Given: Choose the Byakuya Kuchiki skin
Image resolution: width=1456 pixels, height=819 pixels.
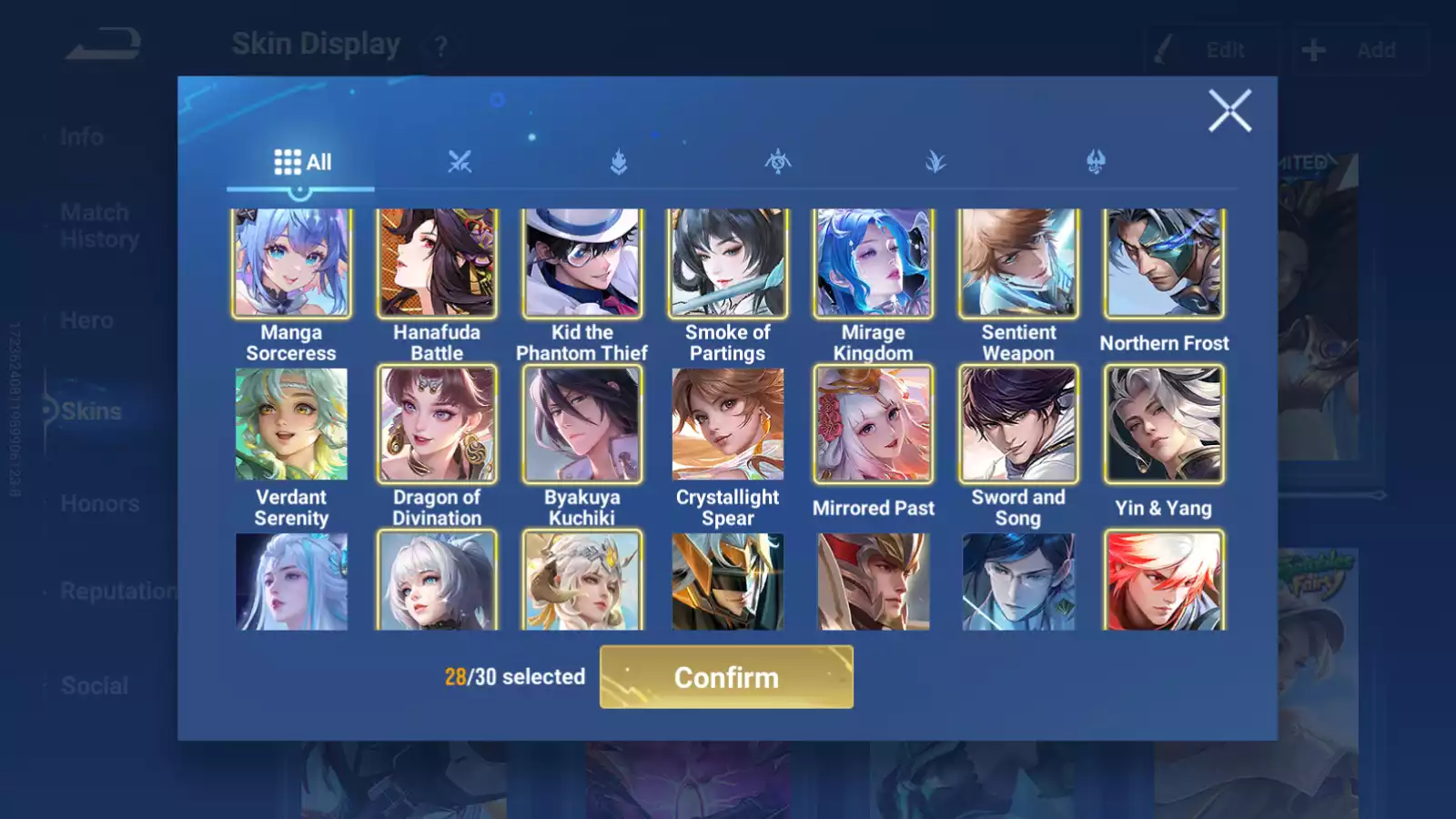Looking at the screenshot, I should [582, 424].
